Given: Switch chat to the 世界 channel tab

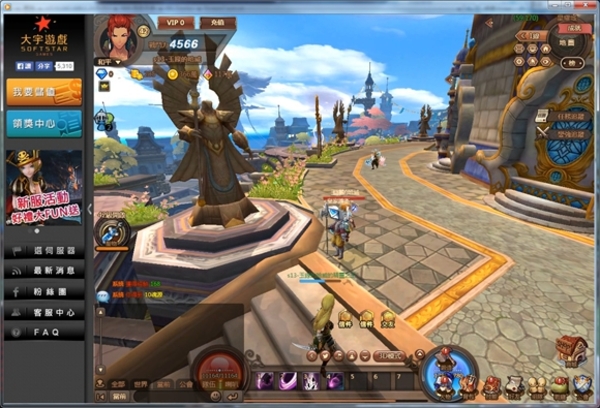Looking at the screenshot, I should coord(141,383).
